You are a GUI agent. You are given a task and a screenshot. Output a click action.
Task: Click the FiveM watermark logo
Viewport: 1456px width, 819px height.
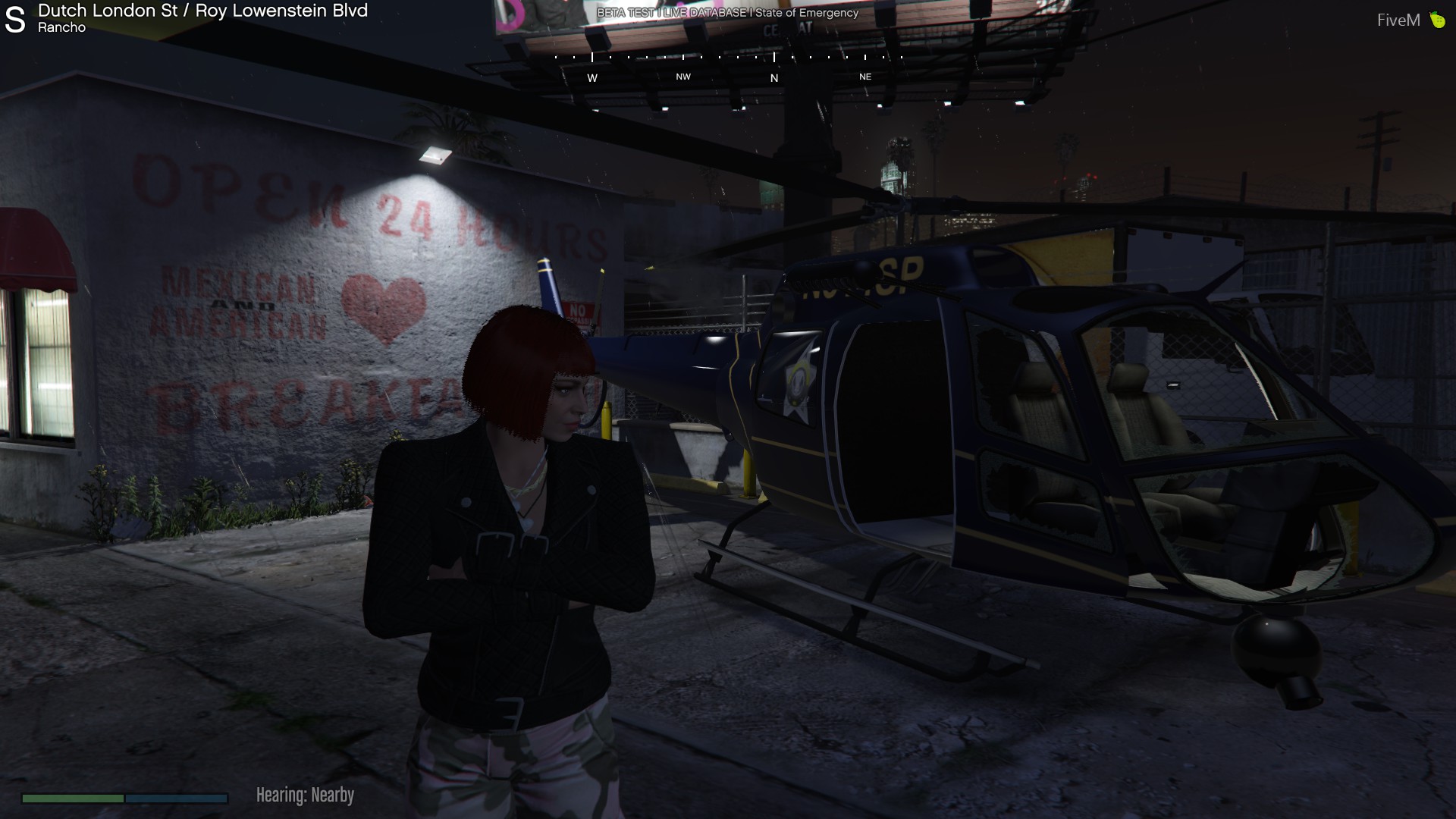coord(1410,20)
